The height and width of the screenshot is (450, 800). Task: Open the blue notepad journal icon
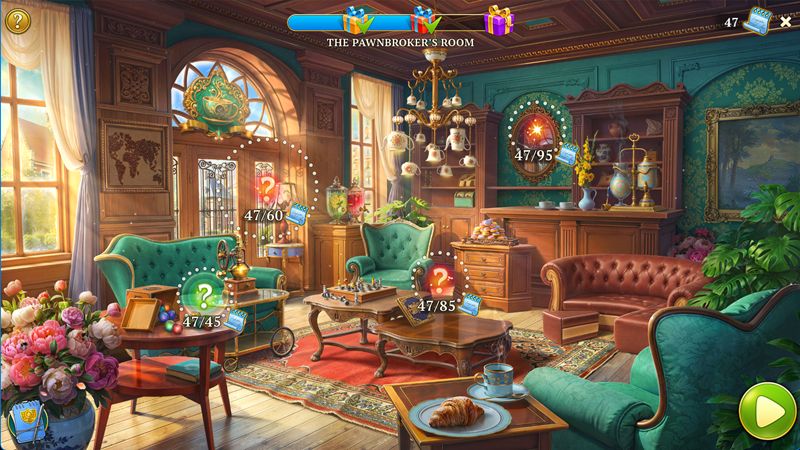27,421
